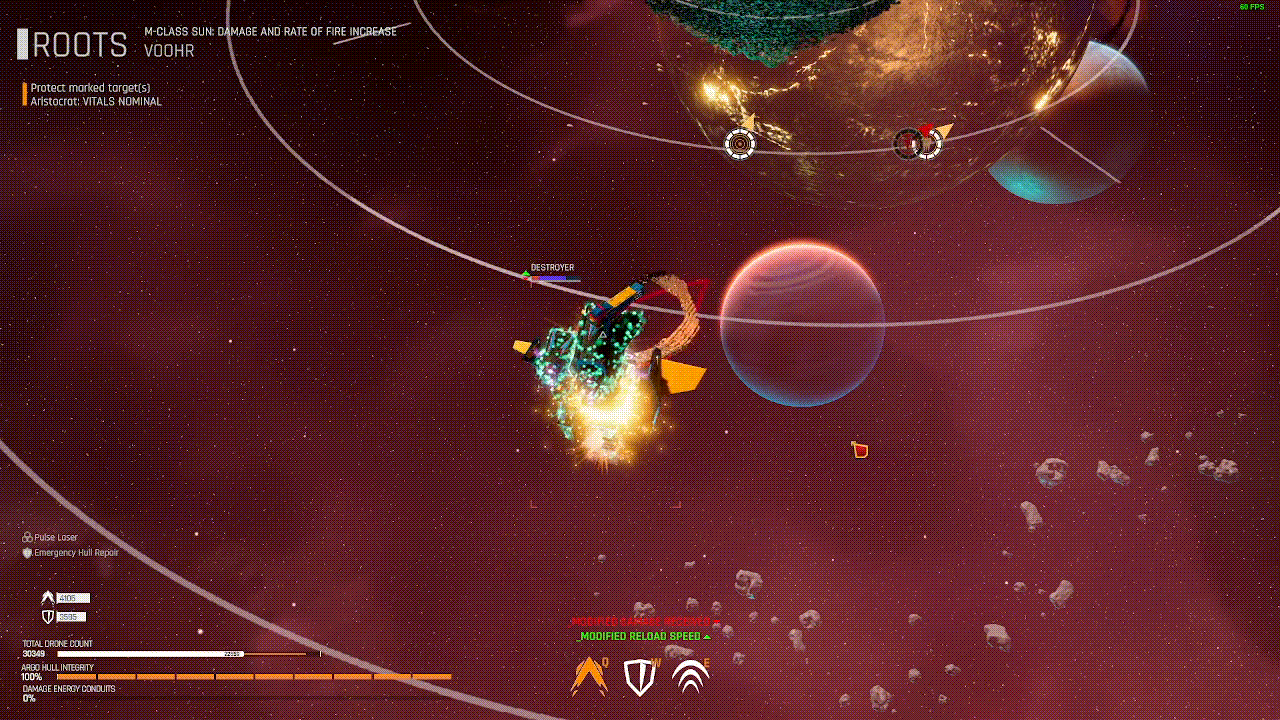Select the Pulse Laser equipment entry
The height and width of the screenshot is (720, 1280).
55,538
